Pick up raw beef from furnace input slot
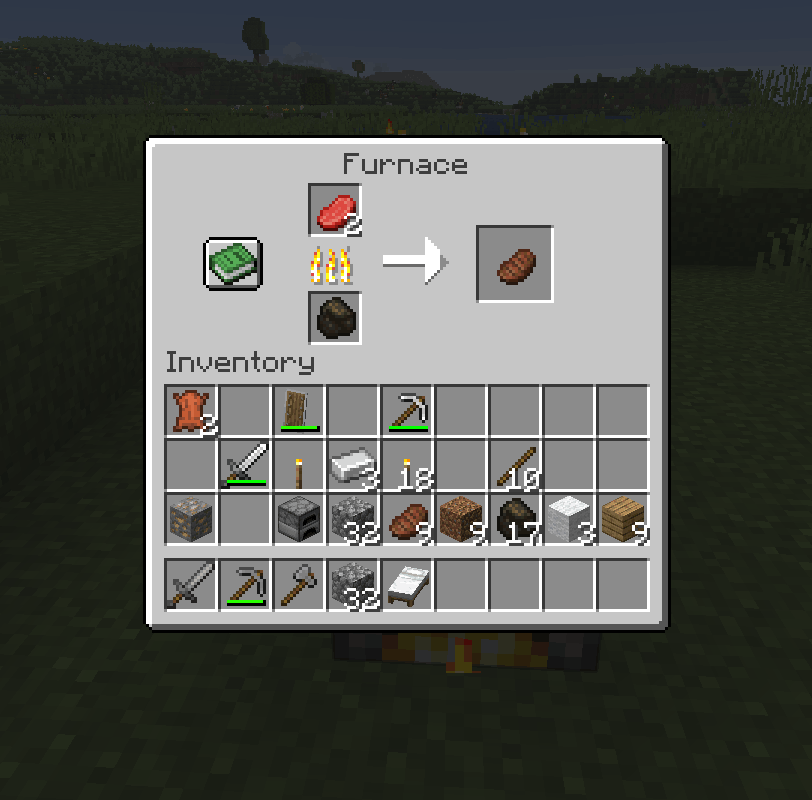 [335, 210]
